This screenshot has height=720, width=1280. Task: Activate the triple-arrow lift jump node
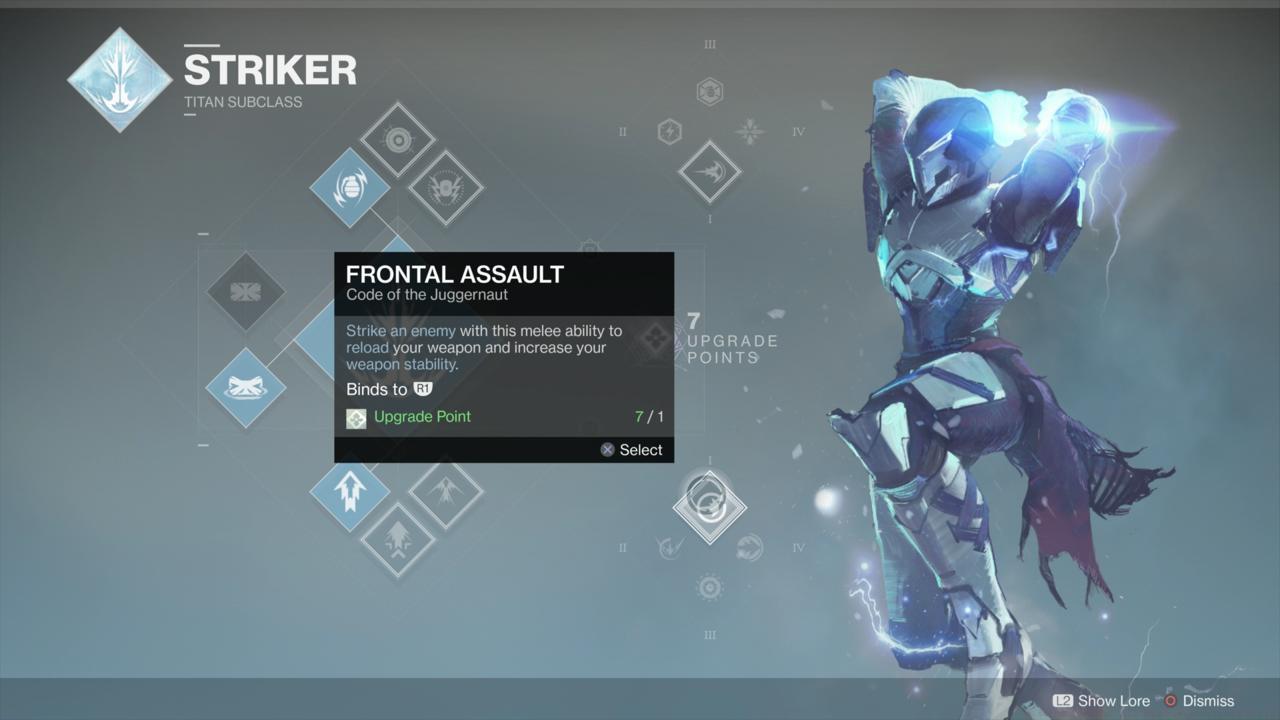[x=349, y=492]
